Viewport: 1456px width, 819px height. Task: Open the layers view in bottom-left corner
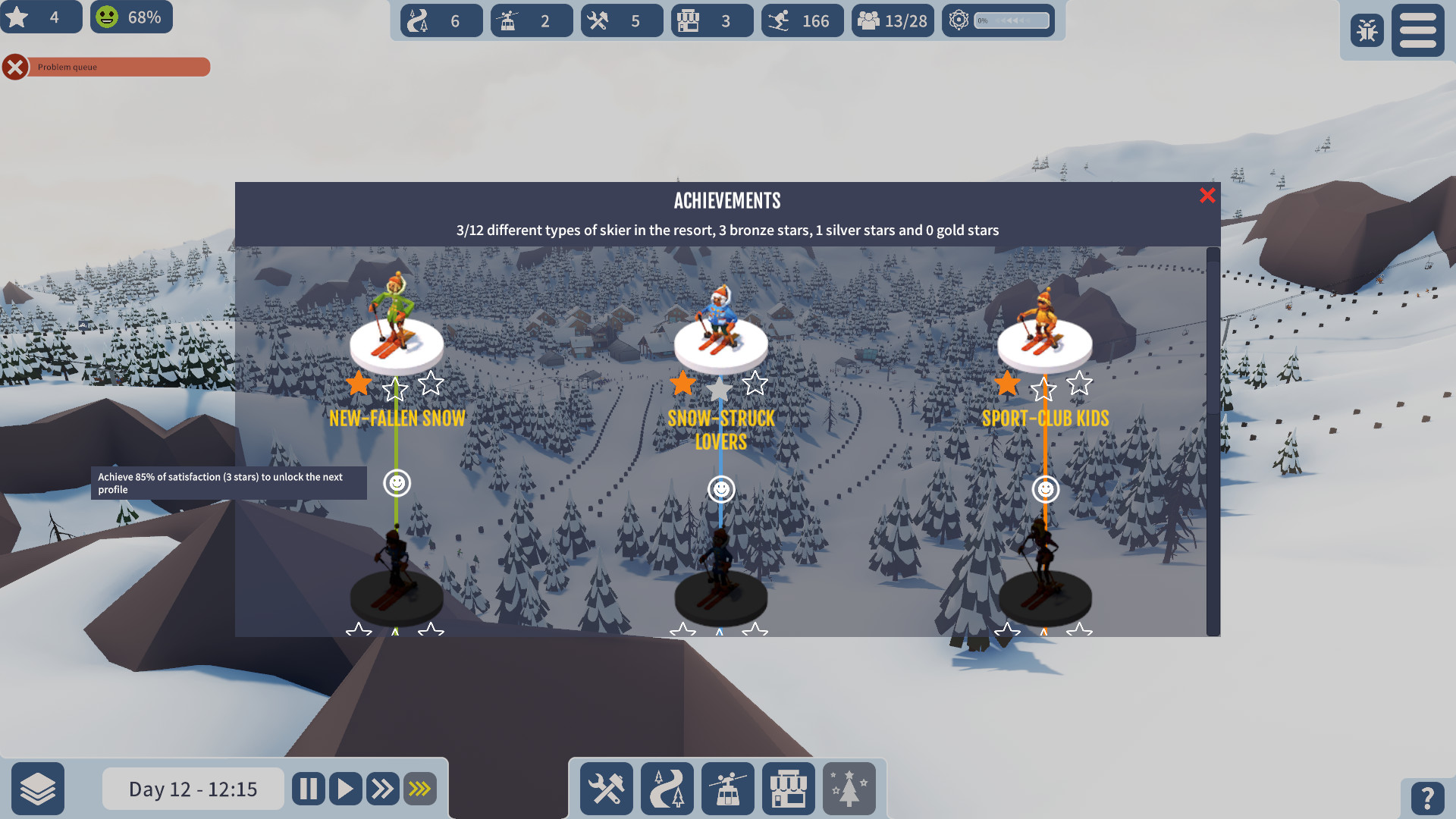pos(39,789)
